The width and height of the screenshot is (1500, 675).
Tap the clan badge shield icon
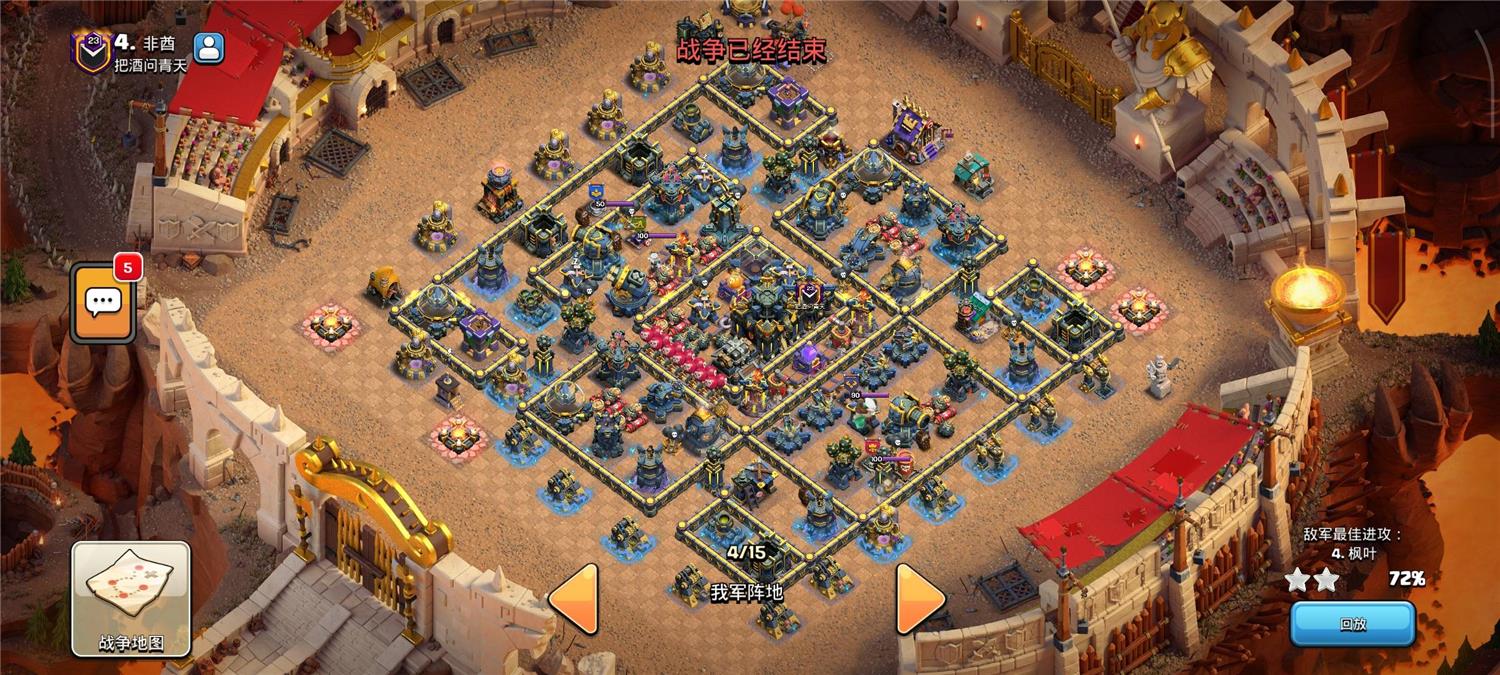[x=91, y=50]
